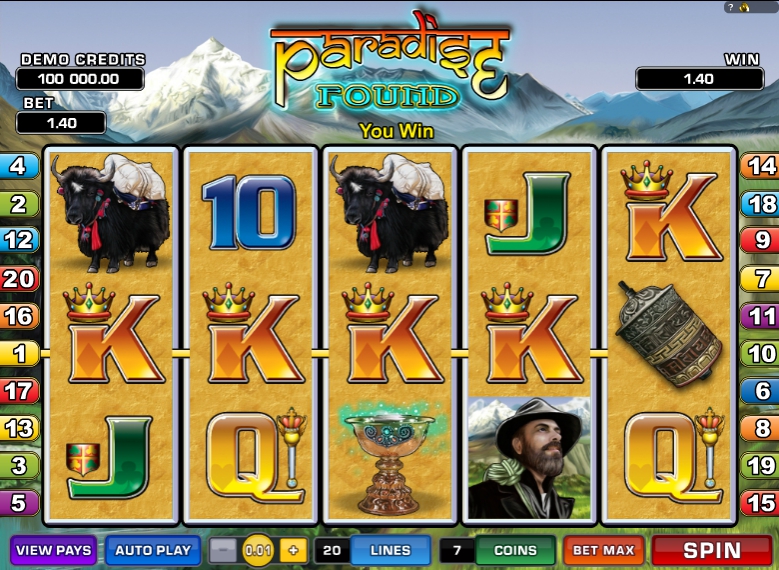
Task: Select the Coins button
Action: 514,550
